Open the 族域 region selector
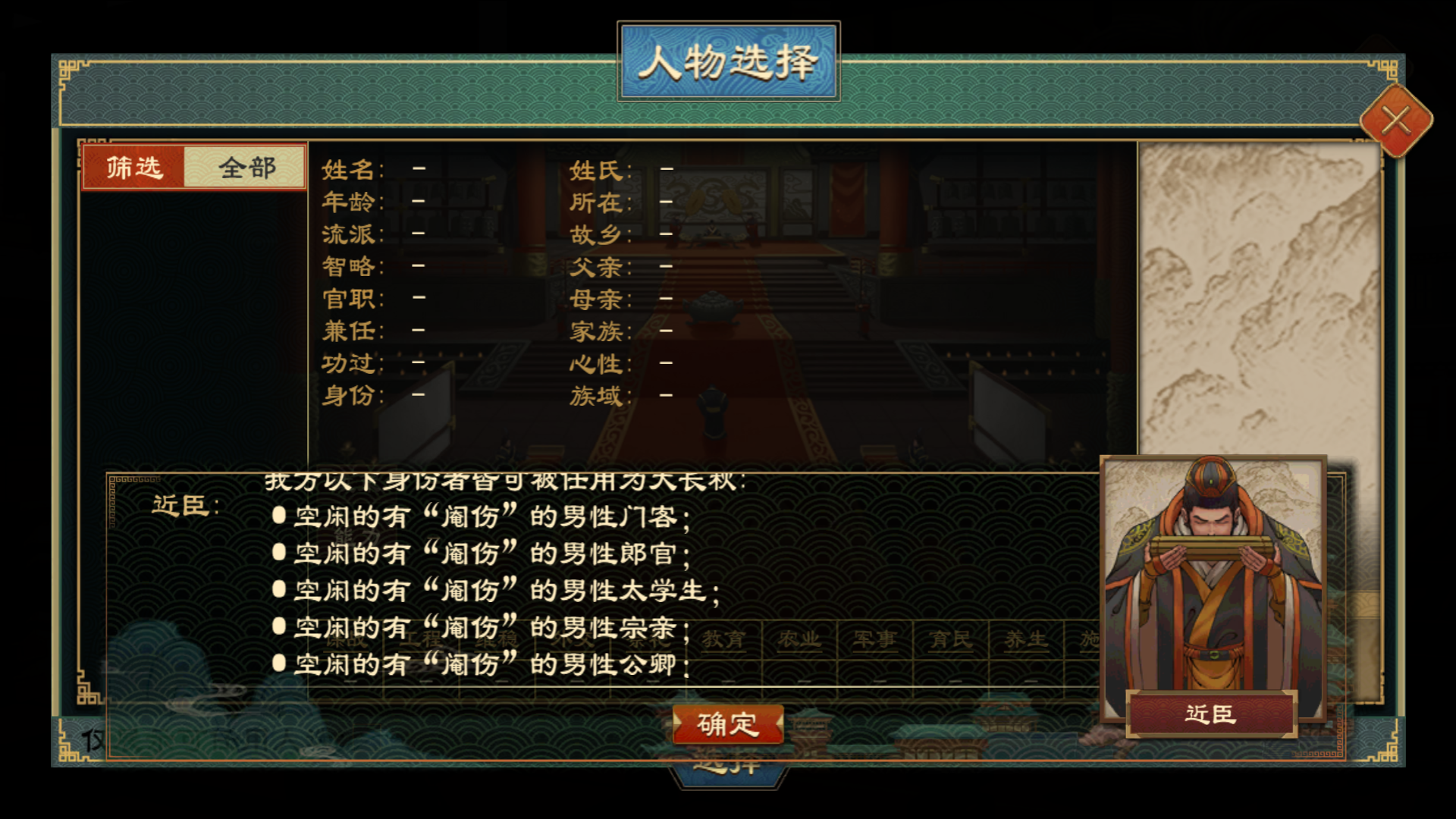Image resolution: width=1456 pixels, height=819 pixels. tap(666, 396)
